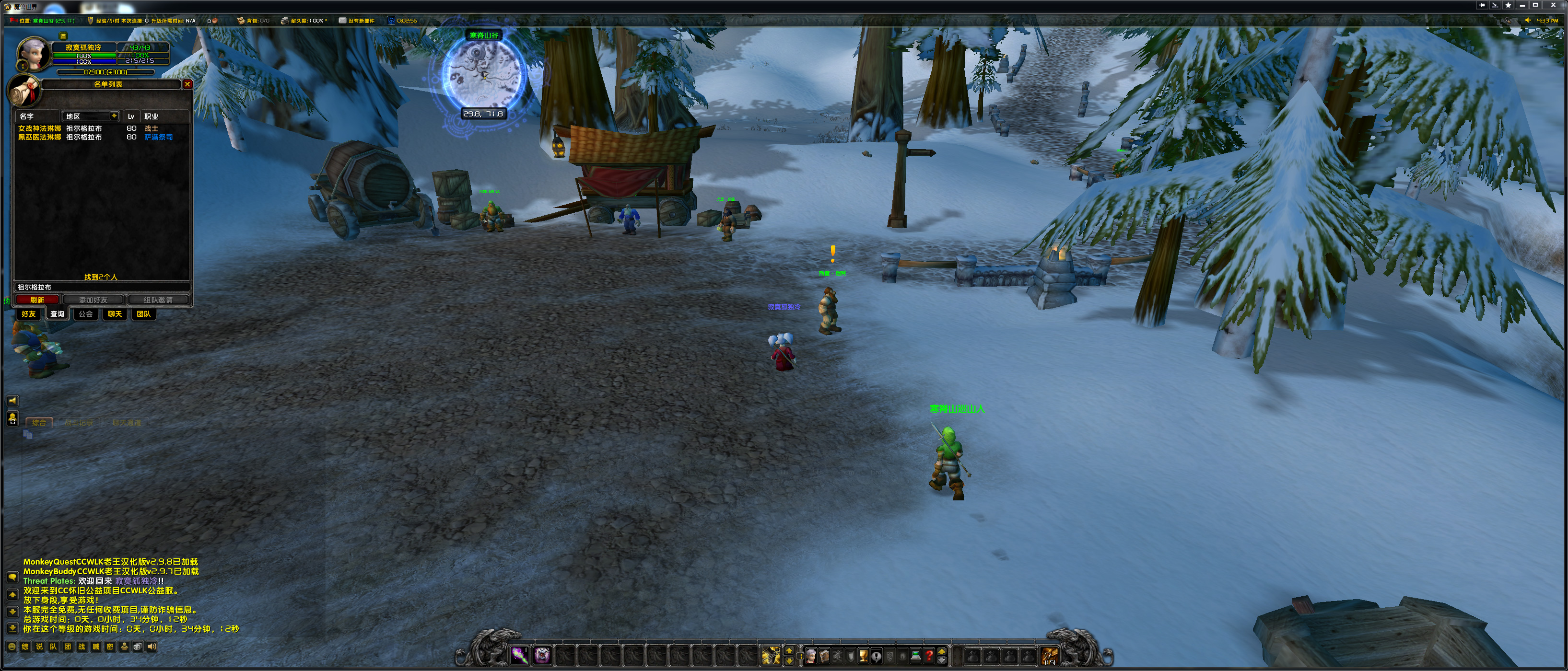This screenshot has height=671, width=1568.
Task: Switch to the 好友 friends tab
Action: [29, 314]
